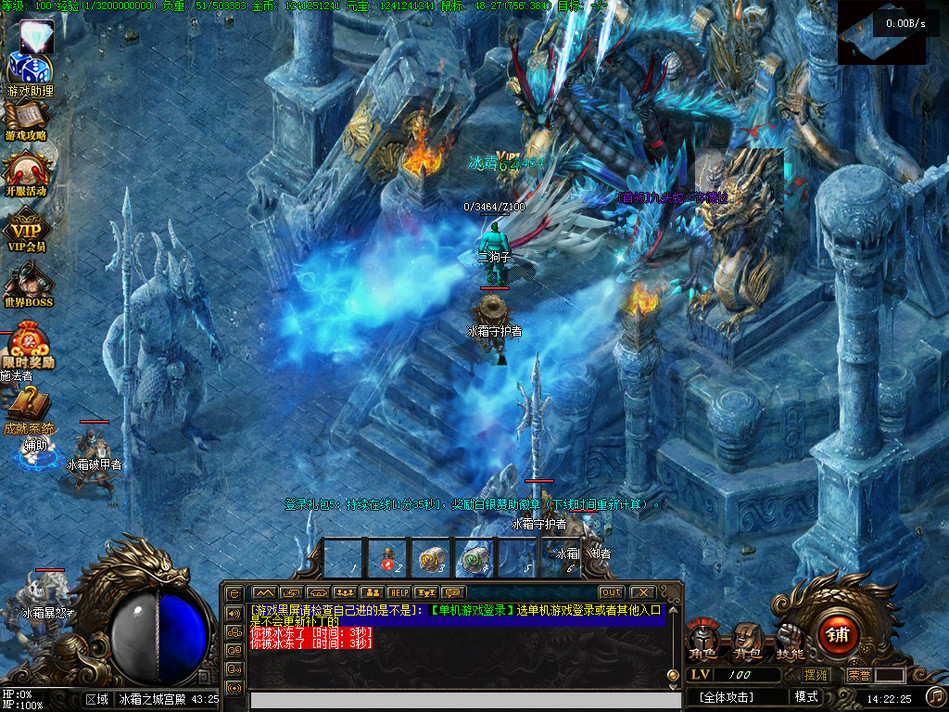Image resolution: width=949 pixels, height=712 pixels.
Task: Open the 背包 backpack
Action: [x=747, y=640]
